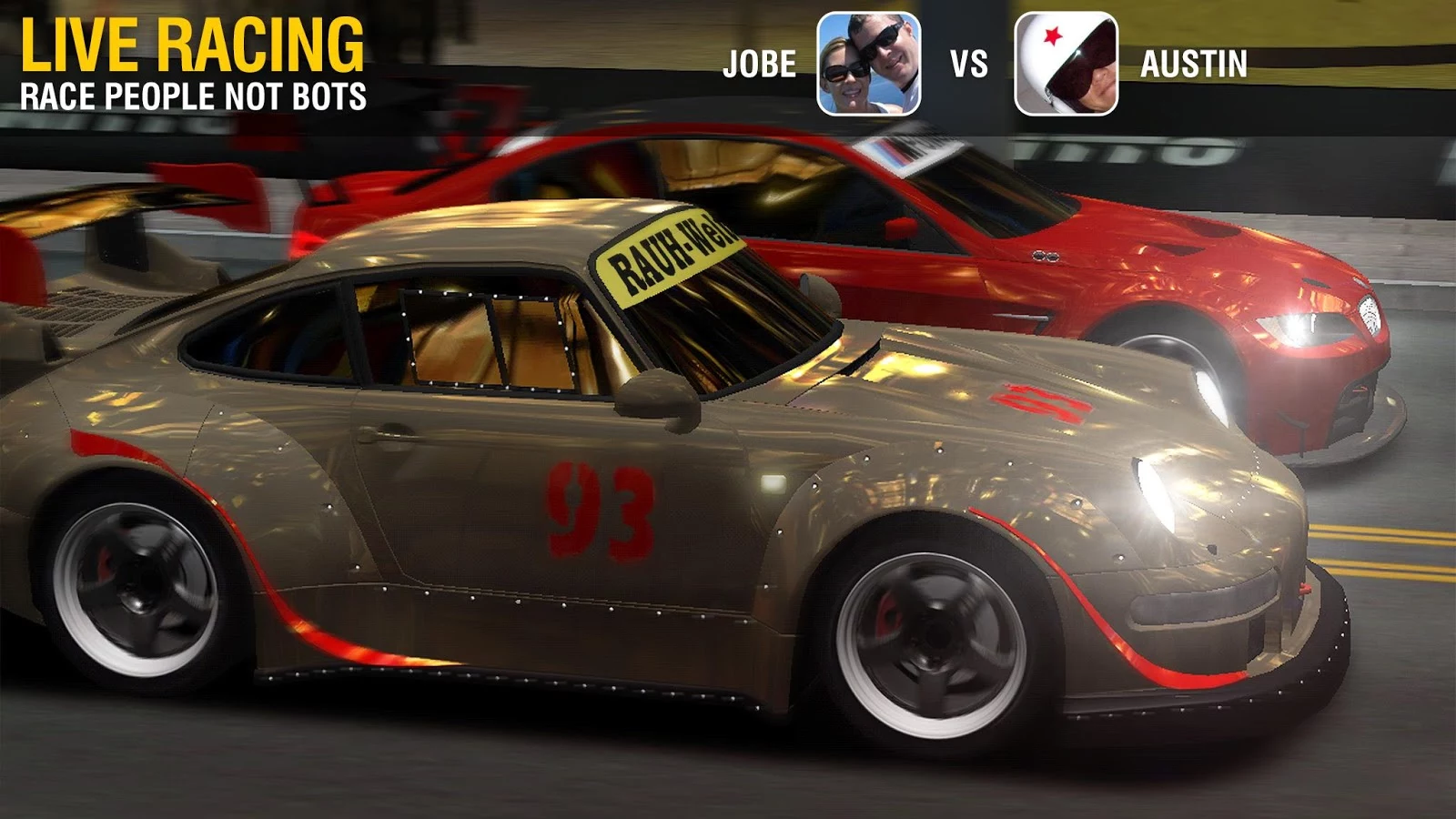Screen dimensions: 1456x819
Task: Select the LIVE RACING header
Action: tap(191, 45)
